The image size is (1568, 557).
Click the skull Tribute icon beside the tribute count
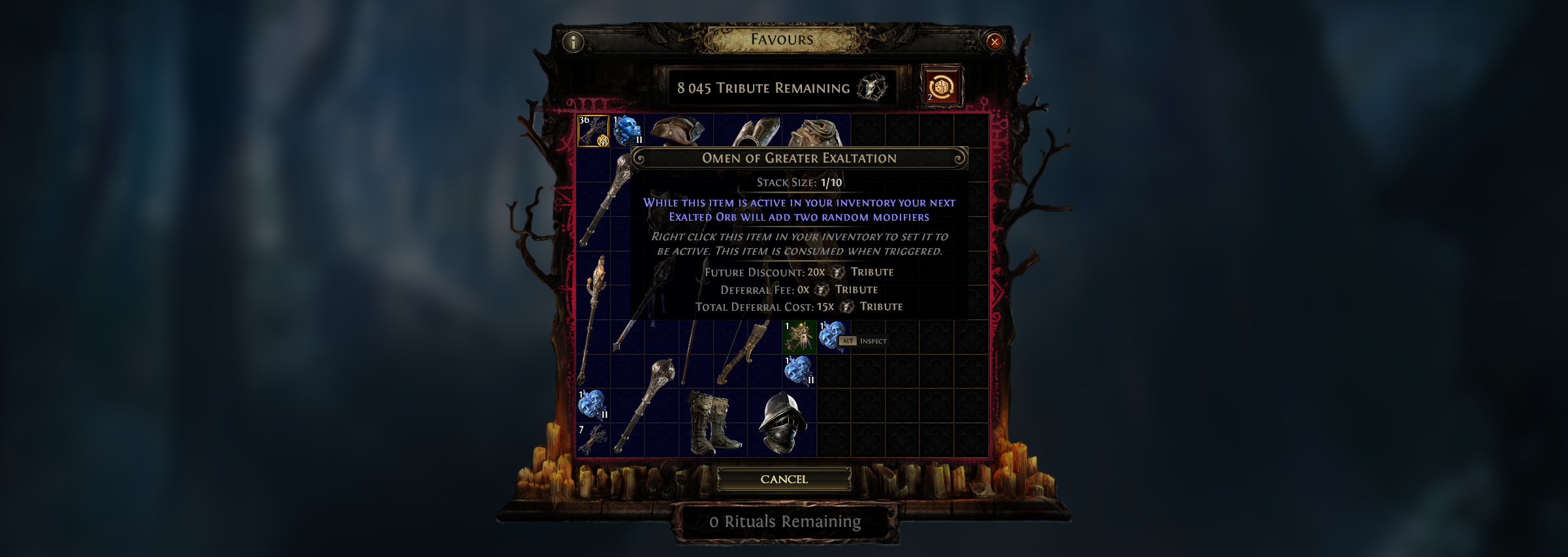click(872, 88)
